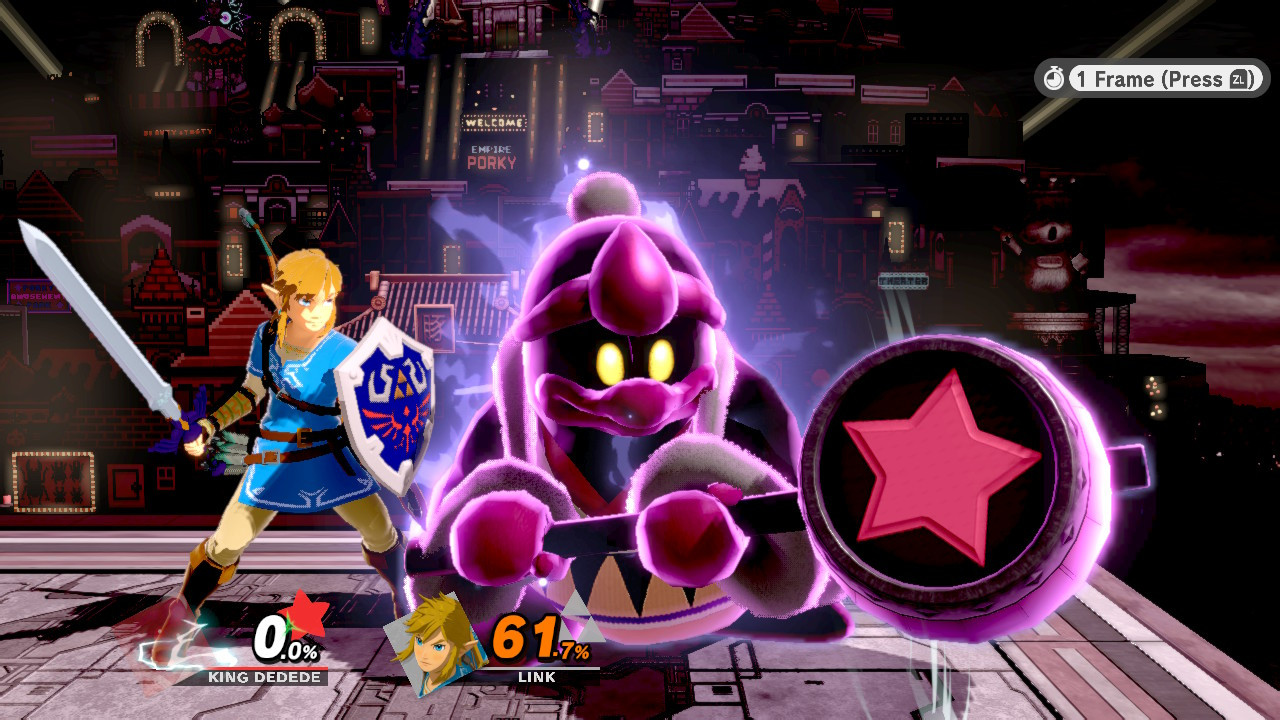Click the rounded frame counter banner top right
The height and width of the screenshot is (720, 1280).
click(1150, 79)
